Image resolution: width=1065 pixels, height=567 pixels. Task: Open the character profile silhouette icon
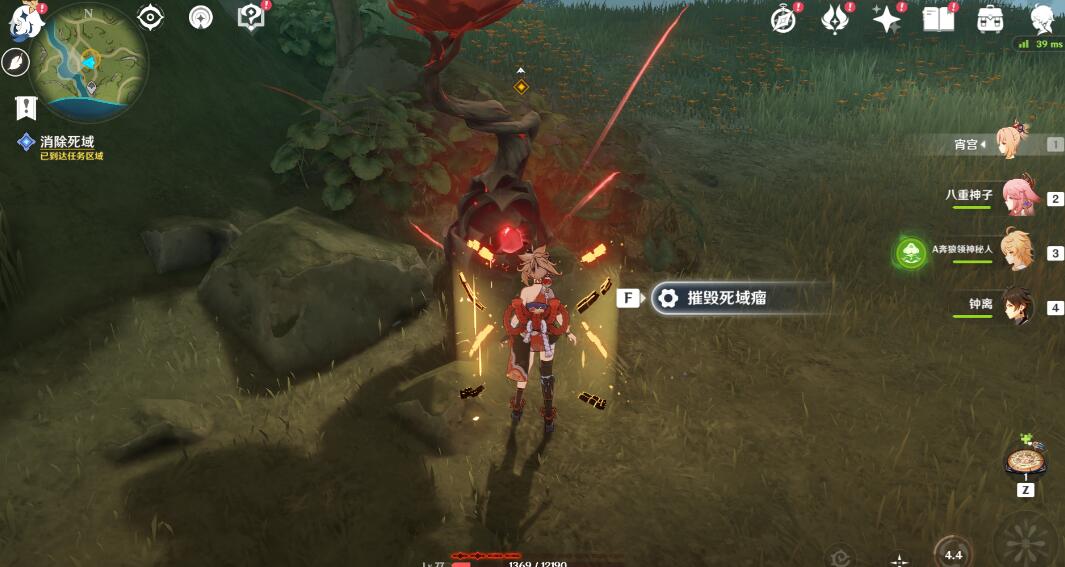tap(1042, 19)
